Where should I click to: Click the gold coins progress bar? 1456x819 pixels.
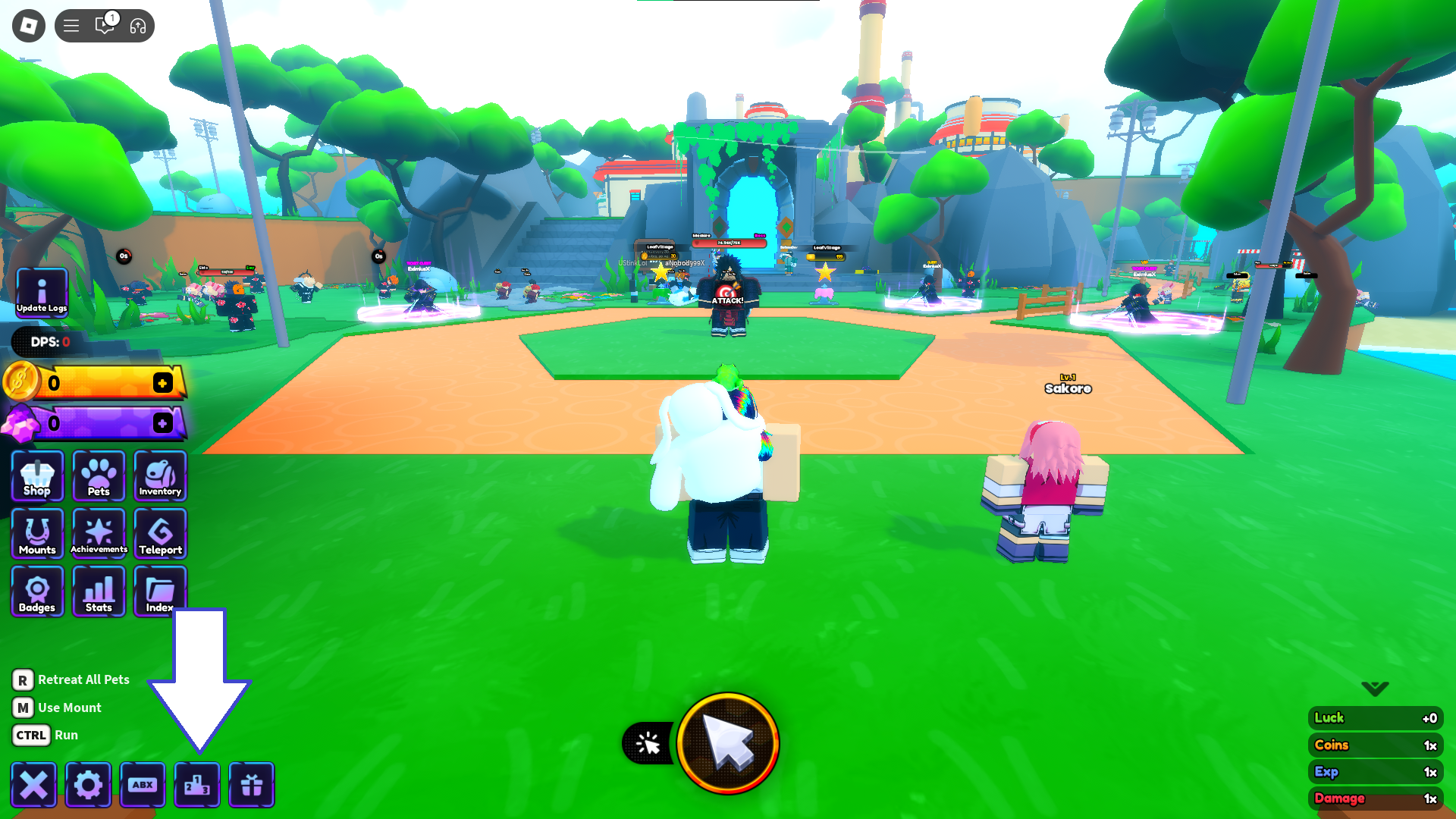99,383
